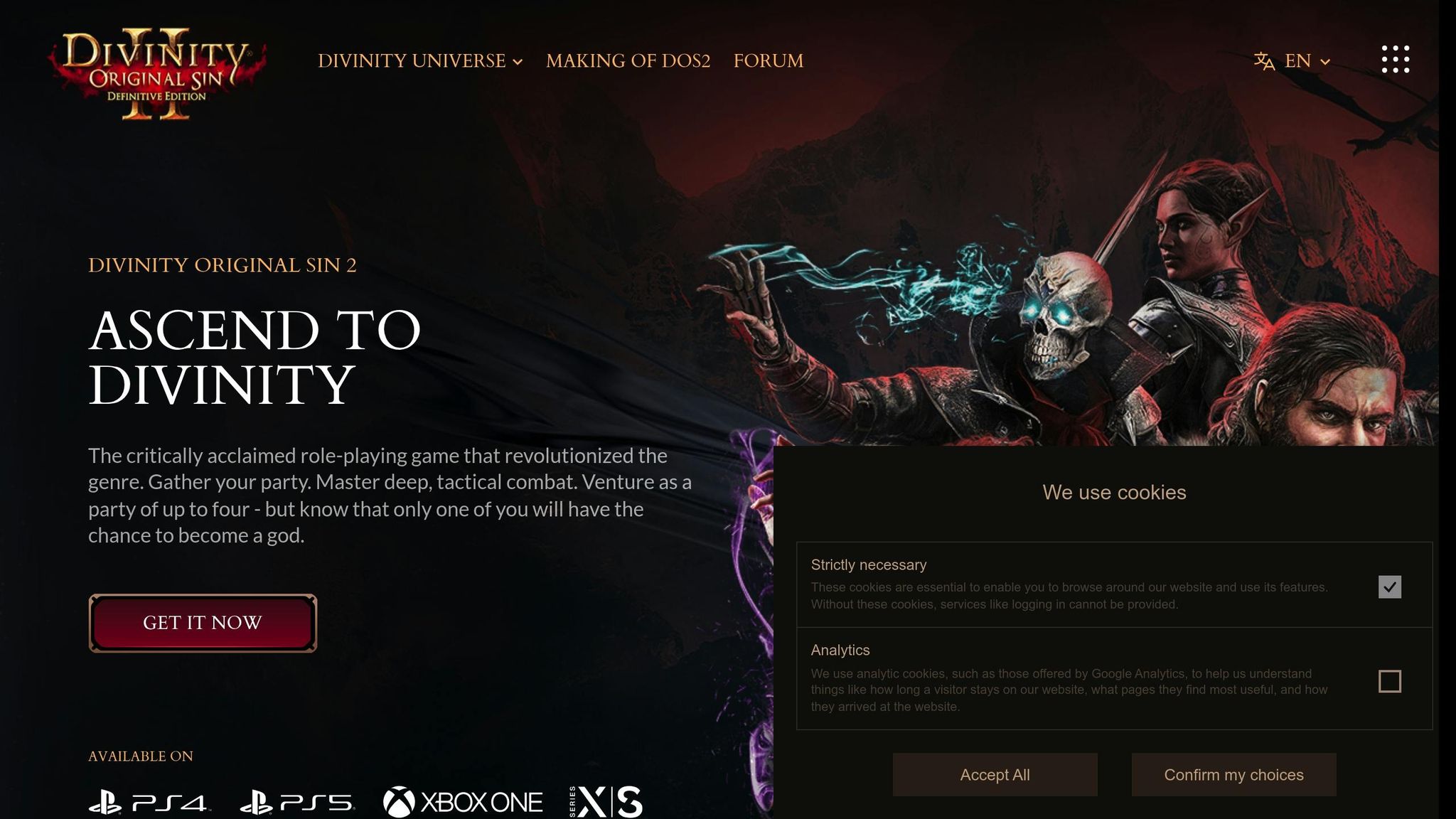Click Confirm my choices
The height and width of the screenshot is (819, 1456).
coord(1233,775)
